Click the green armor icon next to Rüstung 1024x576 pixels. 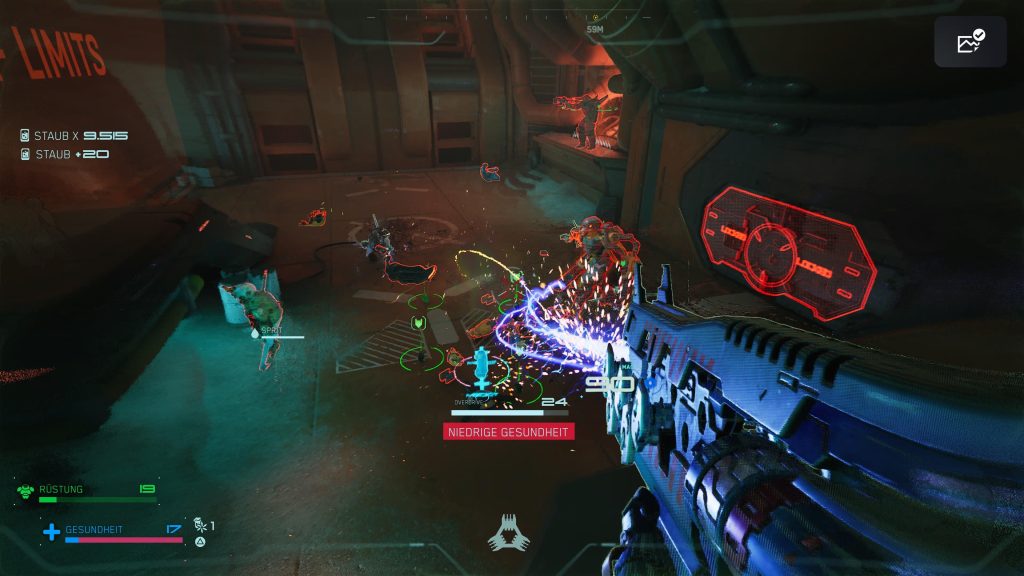[x=26, y=491]
